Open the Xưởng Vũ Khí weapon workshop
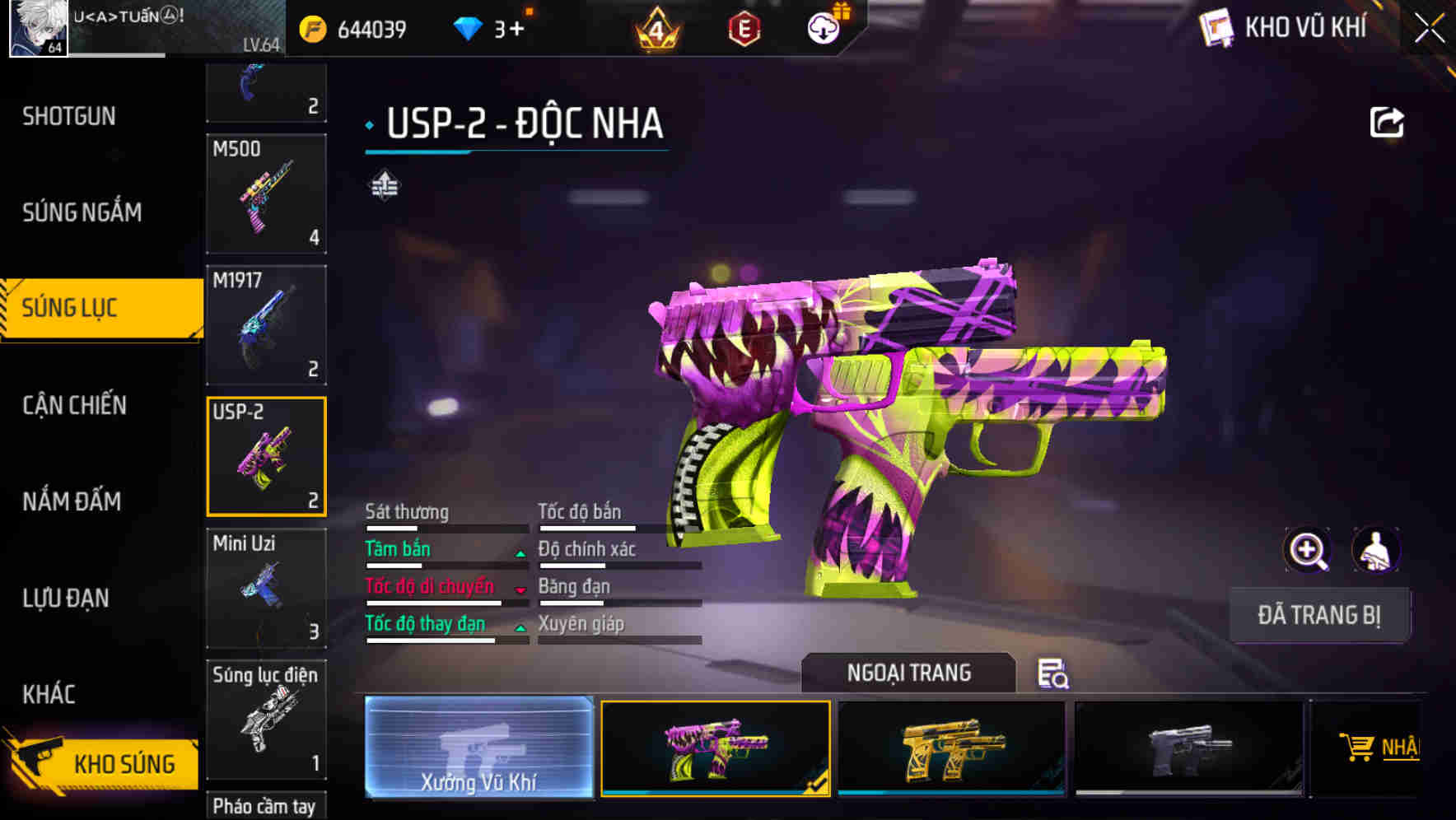 [479, 750]
